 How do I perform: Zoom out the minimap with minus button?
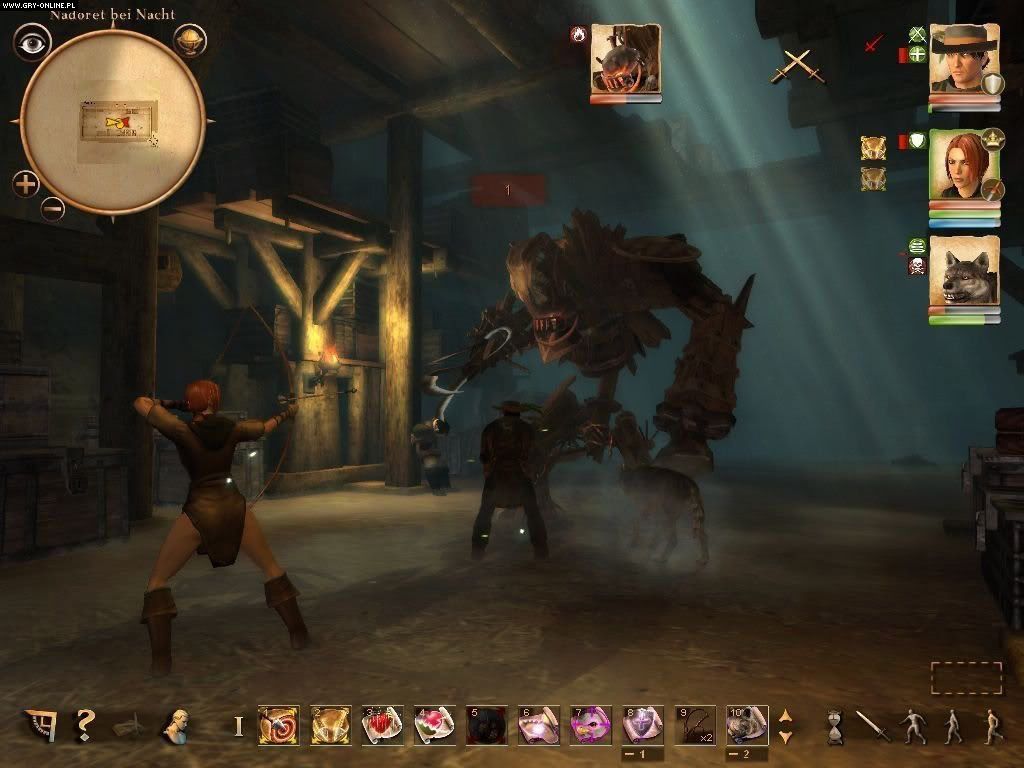(x=53, y=208)
